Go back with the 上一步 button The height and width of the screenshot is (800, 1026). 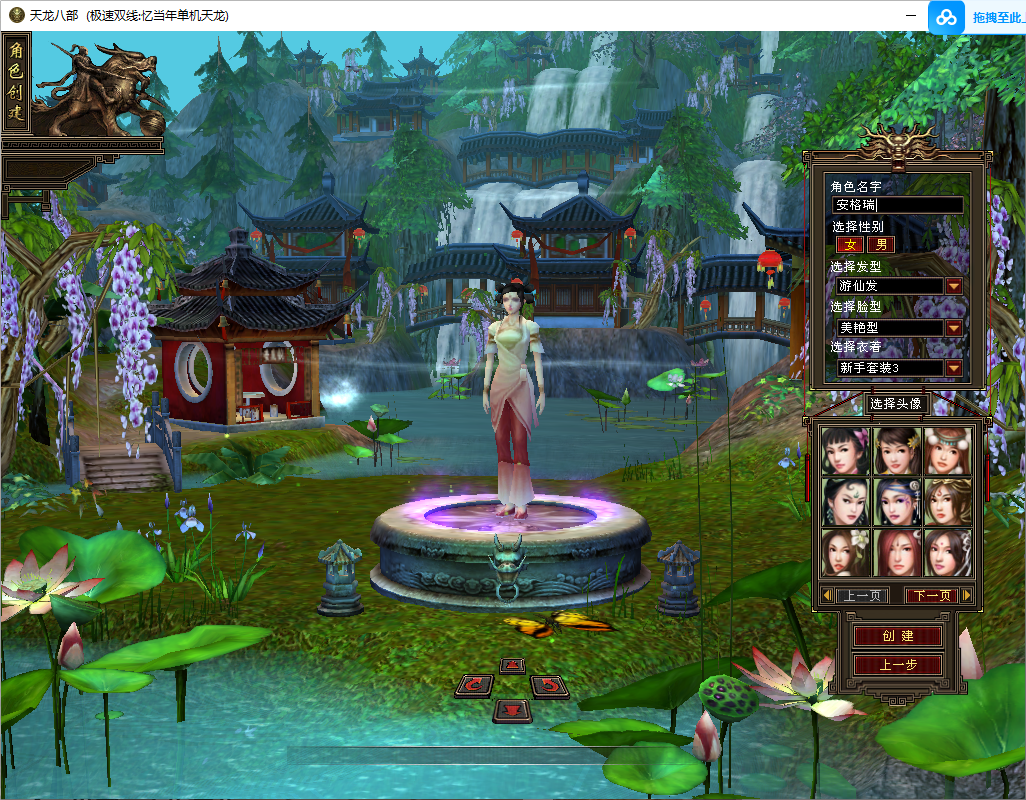point(897,665)
